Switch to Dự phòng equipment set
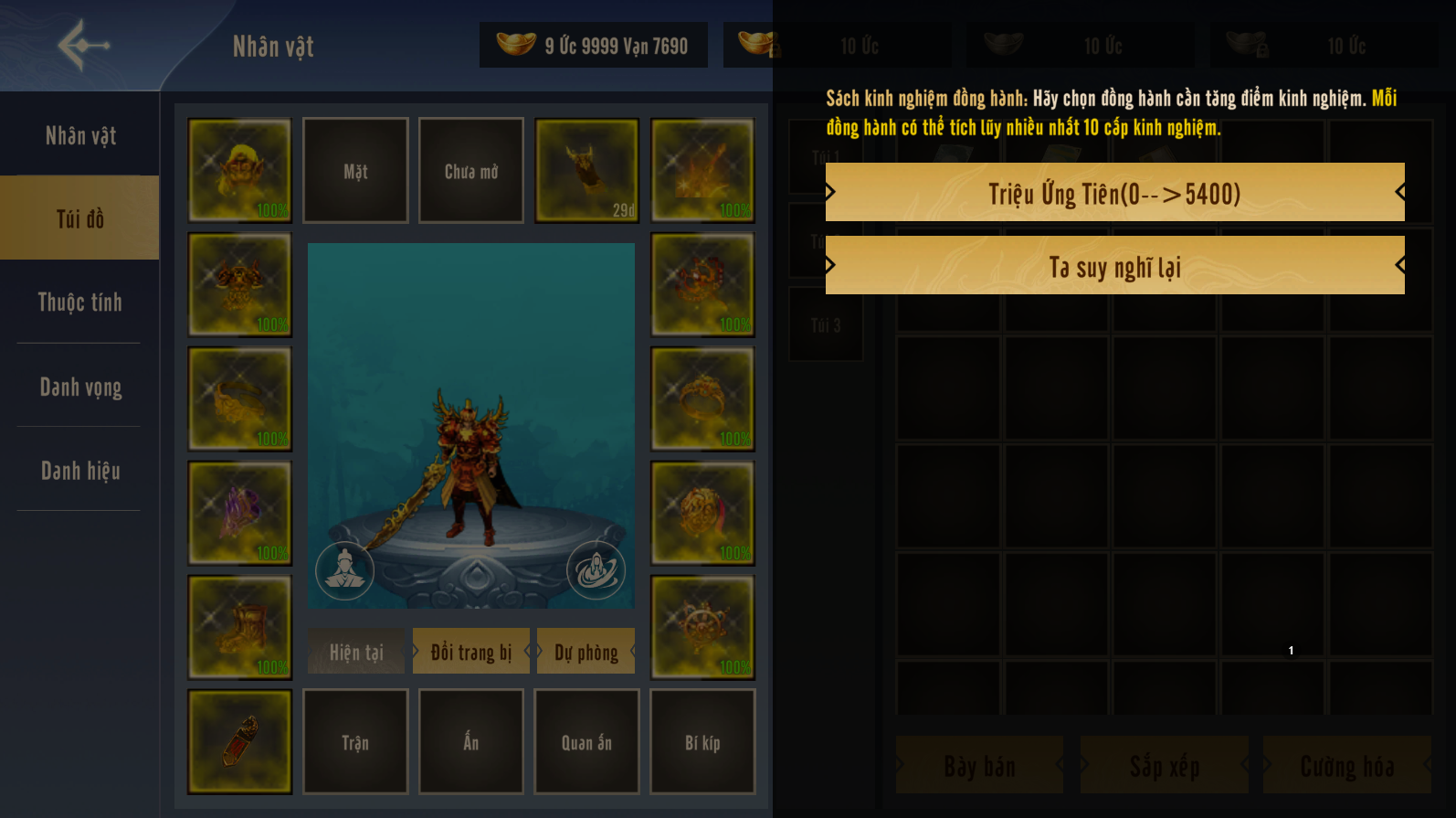This screenshot has height=818, width=1456. coord(586,652)
